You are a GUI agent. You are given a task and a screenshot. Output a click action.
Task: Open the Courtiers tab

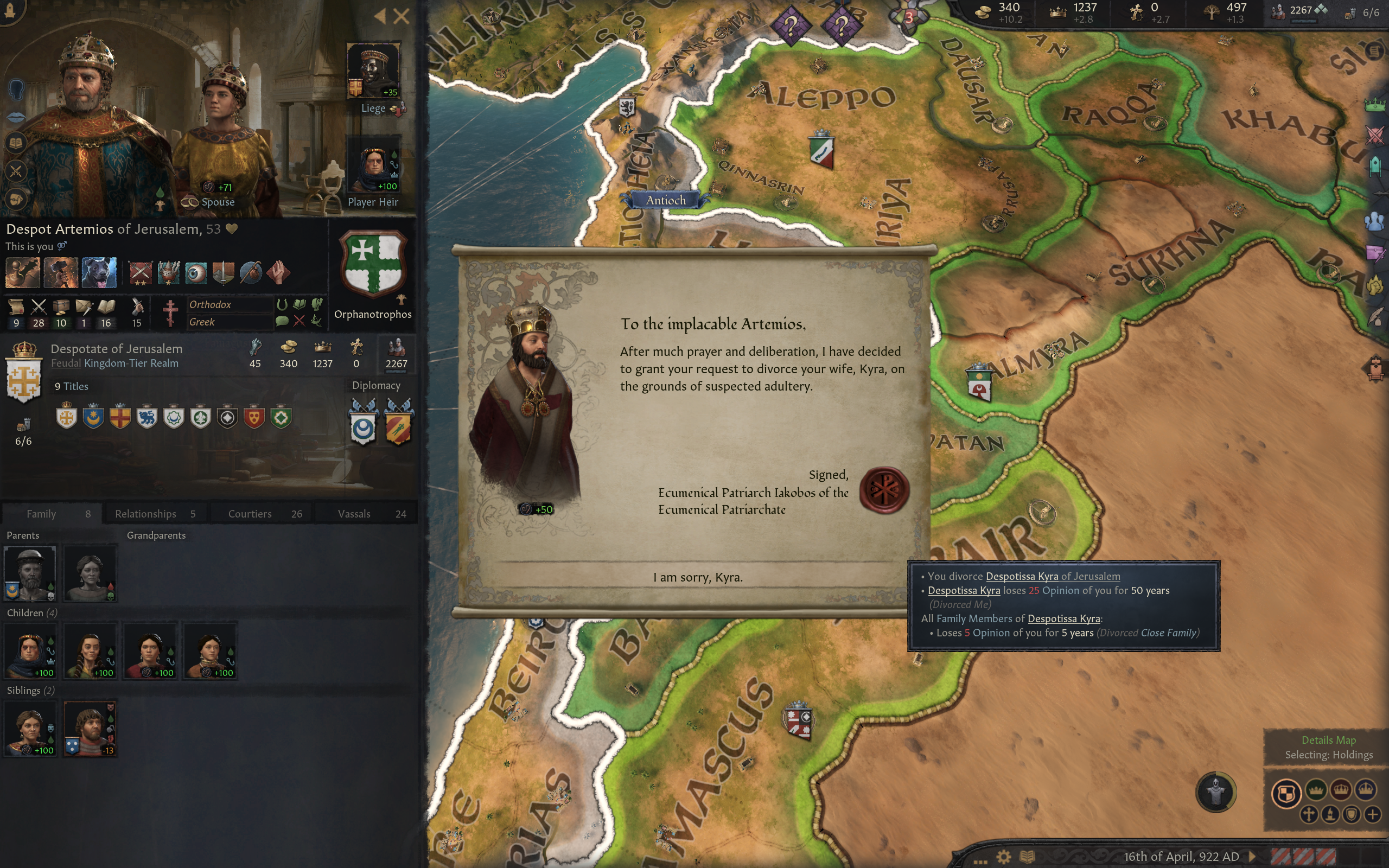[264, 514]
